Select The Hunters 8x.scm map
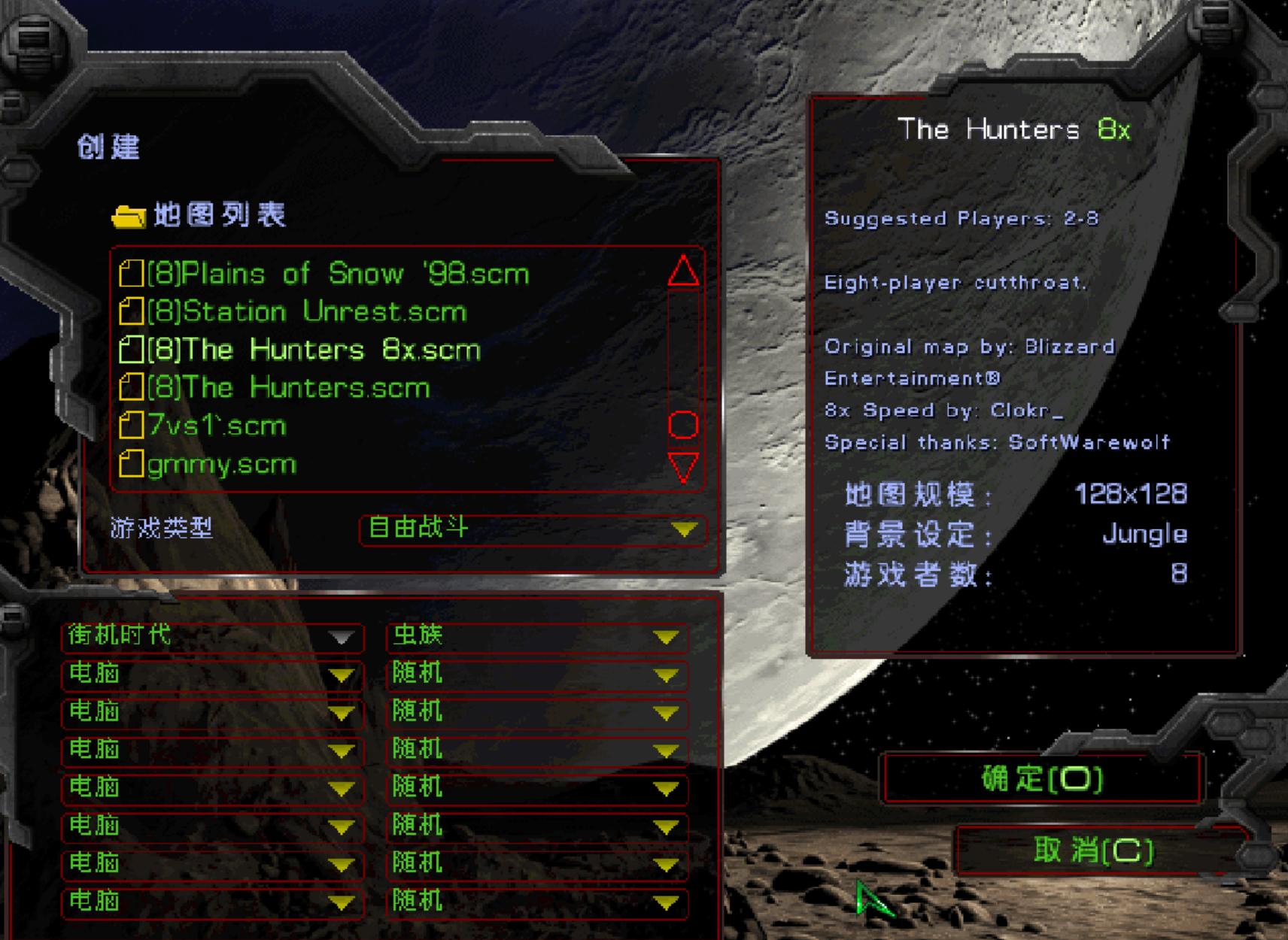Screen dimensions: 1288x940 pos(313,350)
